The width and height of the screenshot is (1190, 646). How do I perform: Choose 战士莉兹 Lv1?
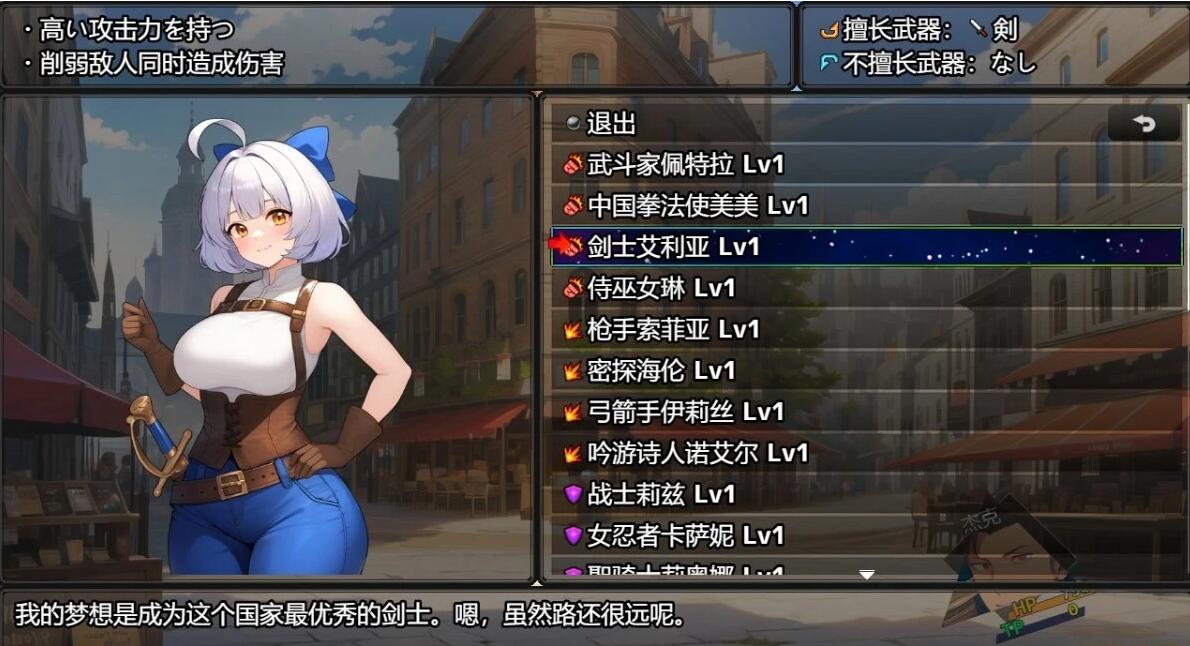661,494
